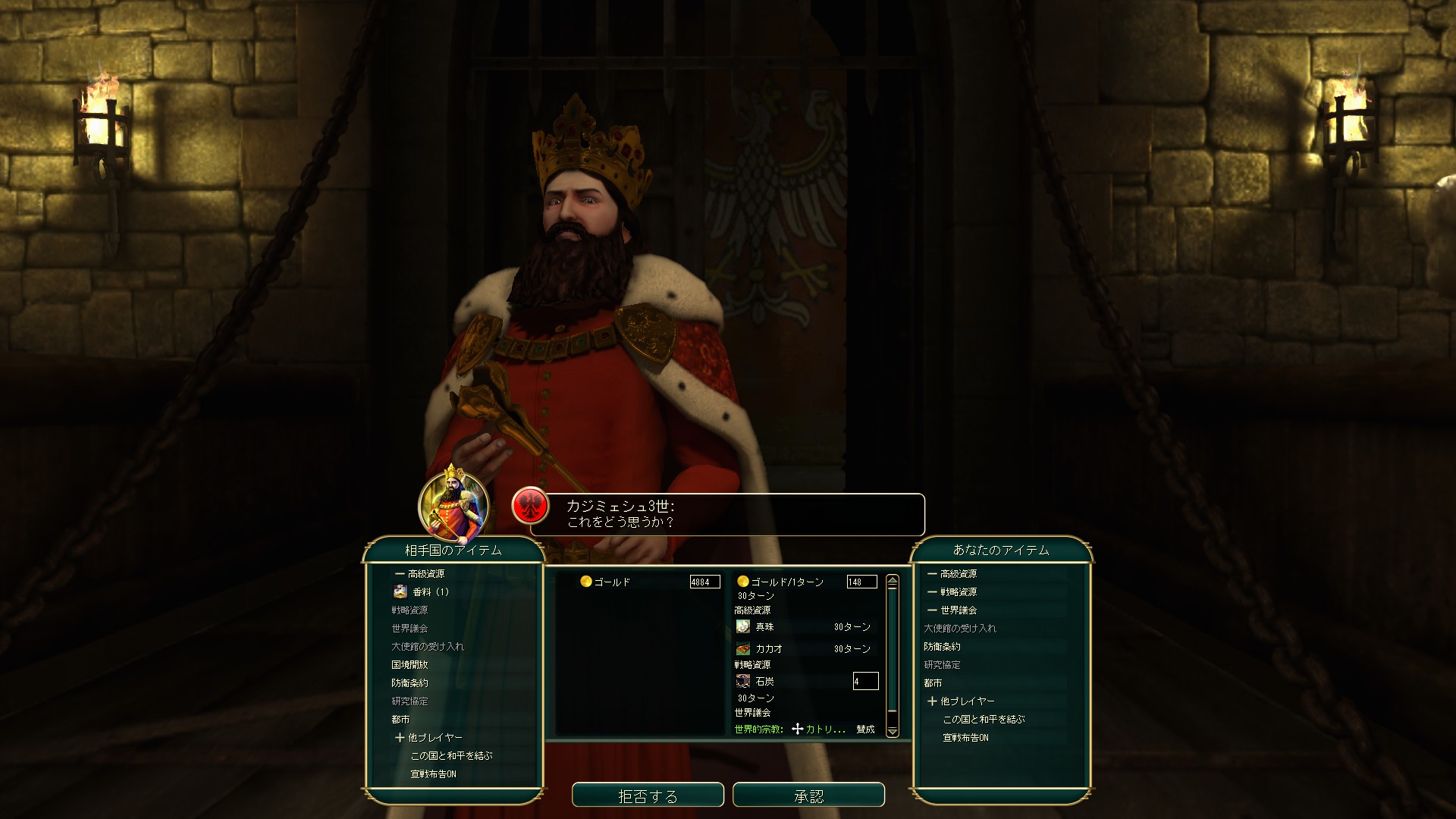Edit the ゴールド amount field showing 4884
The height and width of the screenshot is (819, 1456).
coord(704,582)
